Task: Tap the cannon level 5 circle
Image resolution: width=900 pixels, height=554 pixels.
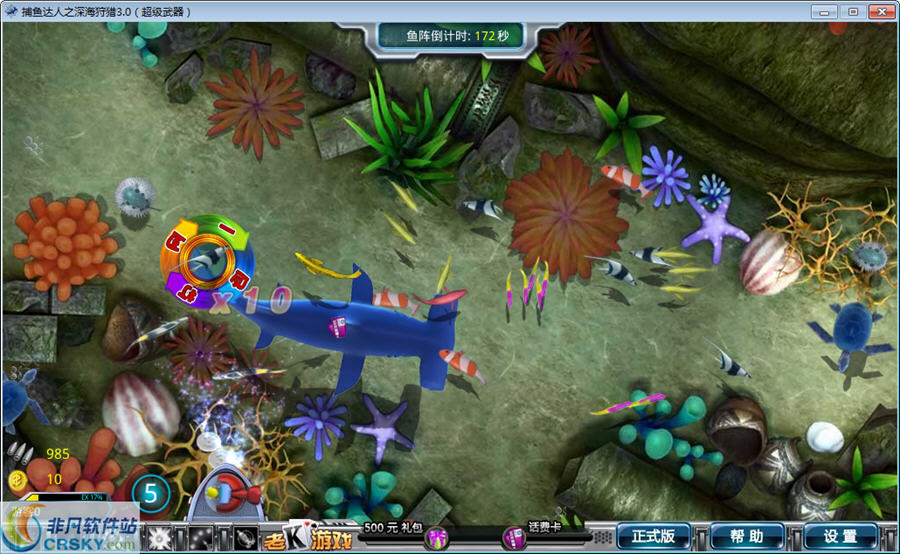Action: click(x=151, y=492)
